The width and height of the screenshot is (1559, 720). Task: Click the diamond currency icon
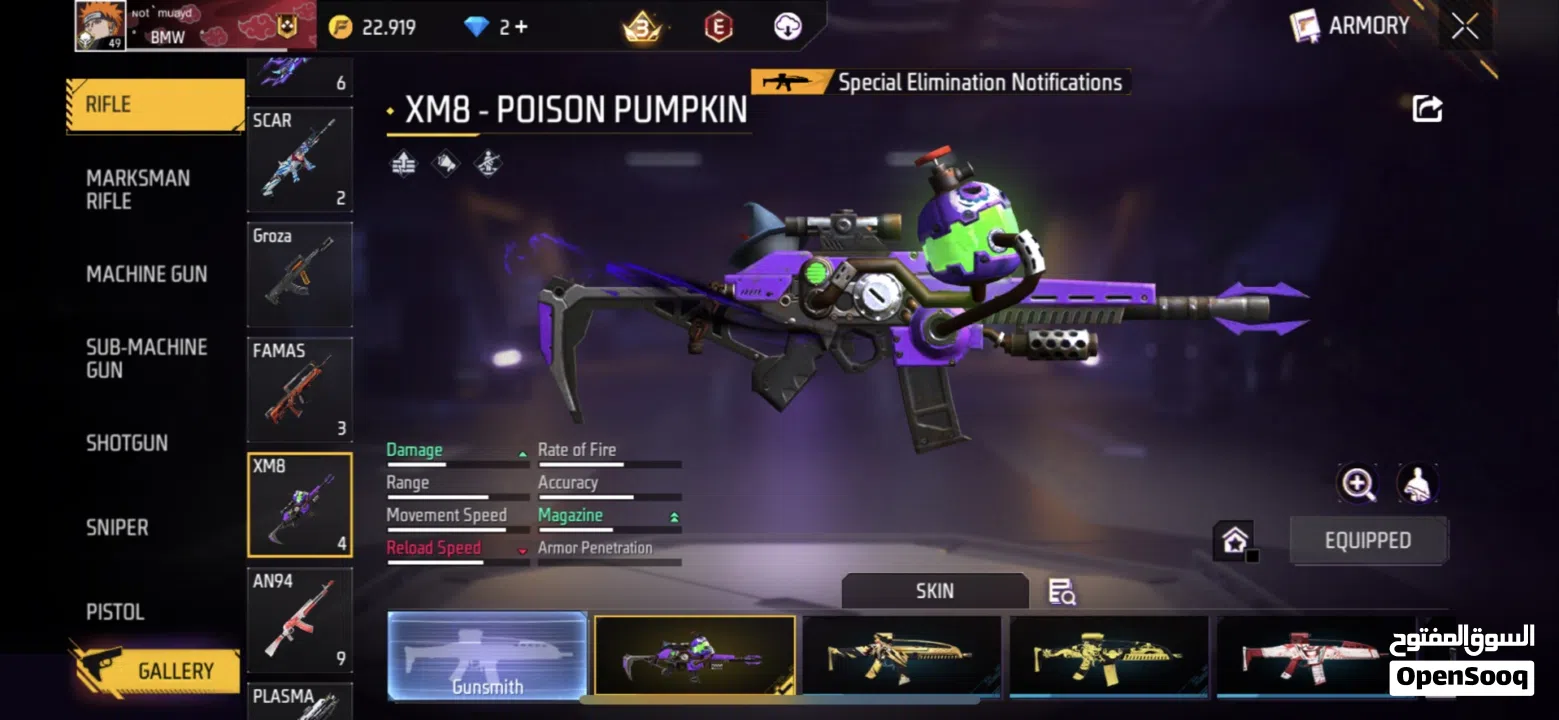pyautogui.click(x=479, y=26)
